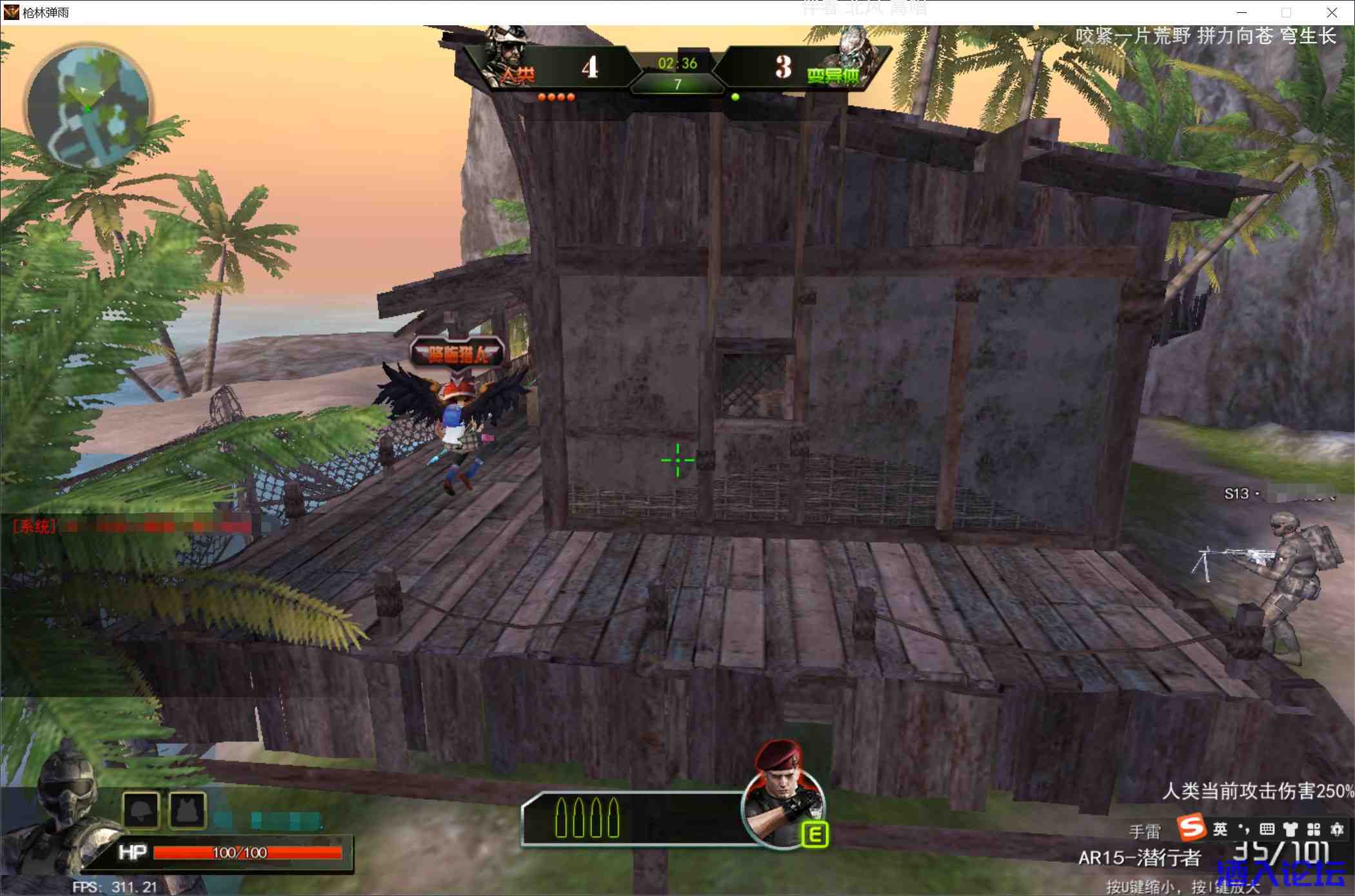Minimize the game window
This screenshot has width=1355, height=896.
[1241, 12]
